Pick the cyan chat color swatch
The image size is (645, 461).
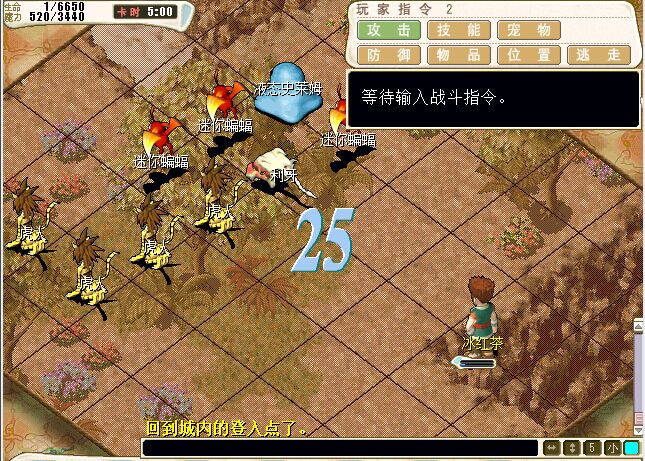631,448
